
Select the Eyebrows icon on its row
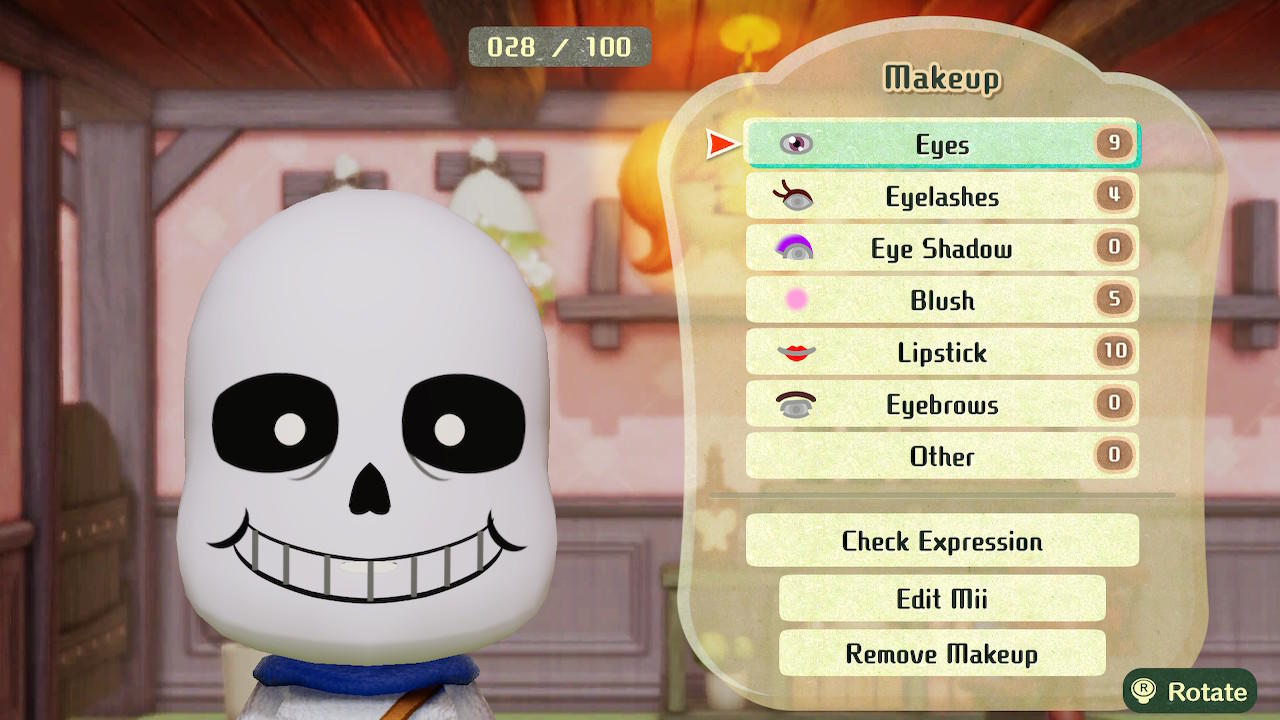point(795,404)
